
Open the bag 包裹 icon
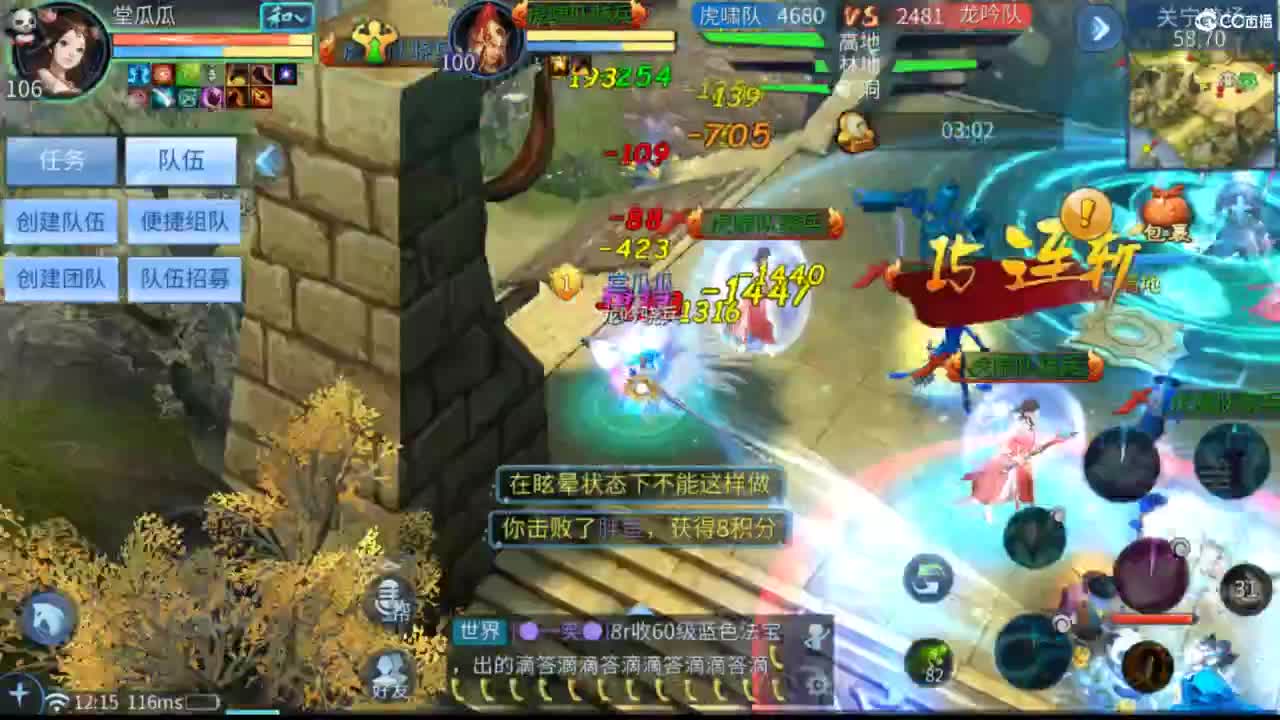1162,210
